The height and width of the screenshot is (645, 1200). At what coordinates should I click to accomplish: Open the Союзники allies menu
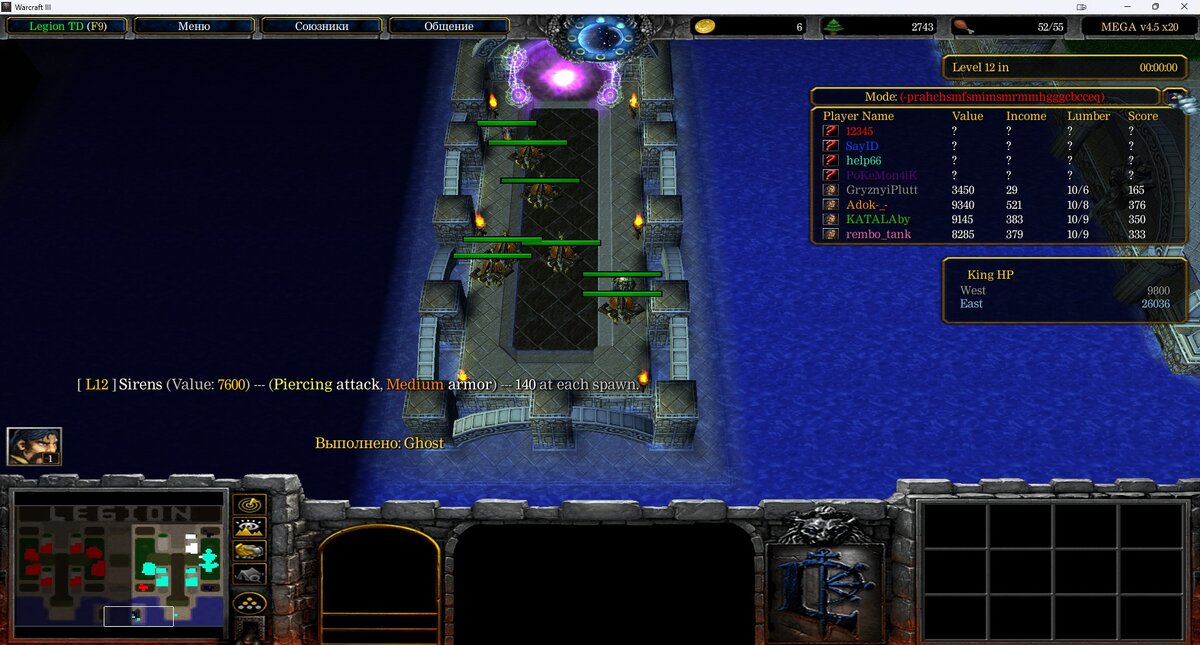(321, 26)
